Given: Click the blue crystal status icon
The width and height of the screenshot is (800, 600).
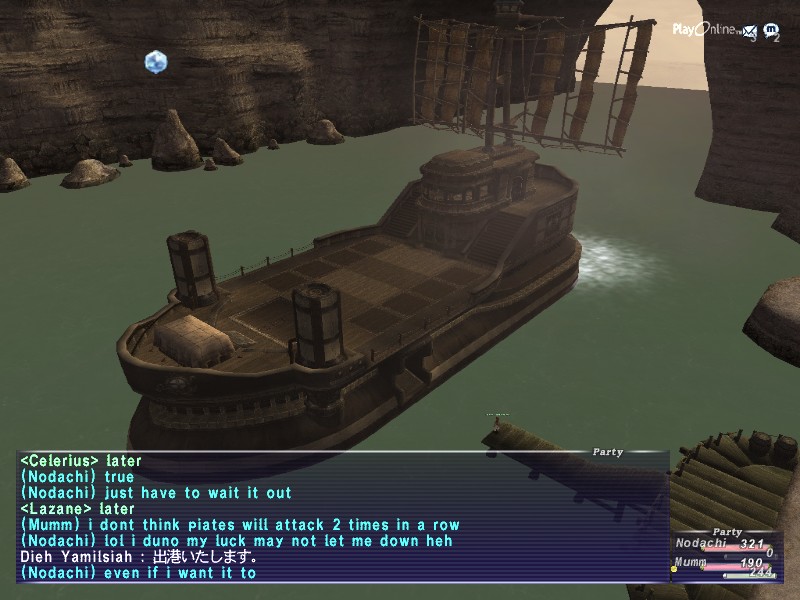Looking at the screenshot, I should pyautogui.click(x=155, y=62).
